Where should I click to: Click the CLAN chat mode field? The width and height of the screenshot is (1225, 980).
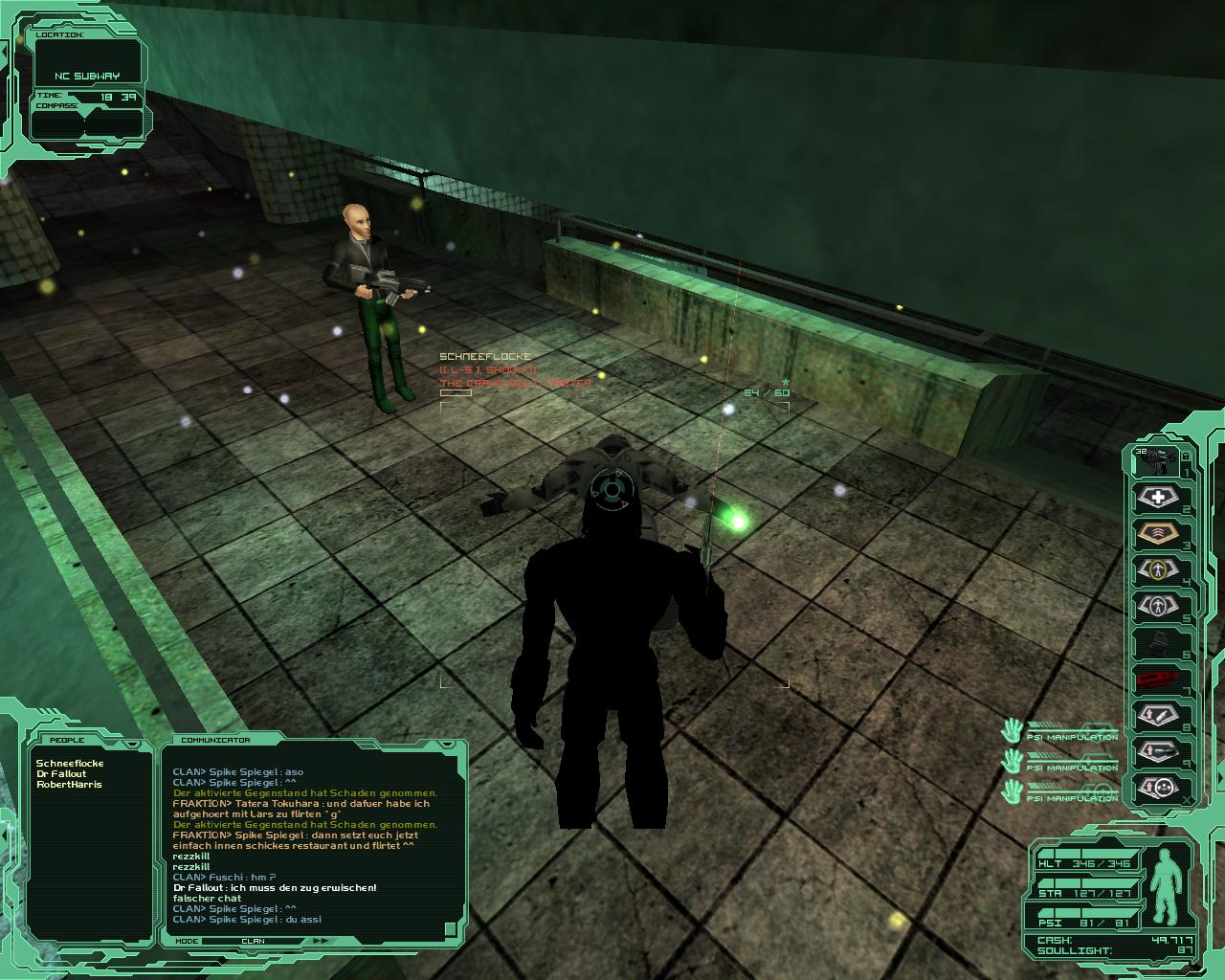point(254,941)
